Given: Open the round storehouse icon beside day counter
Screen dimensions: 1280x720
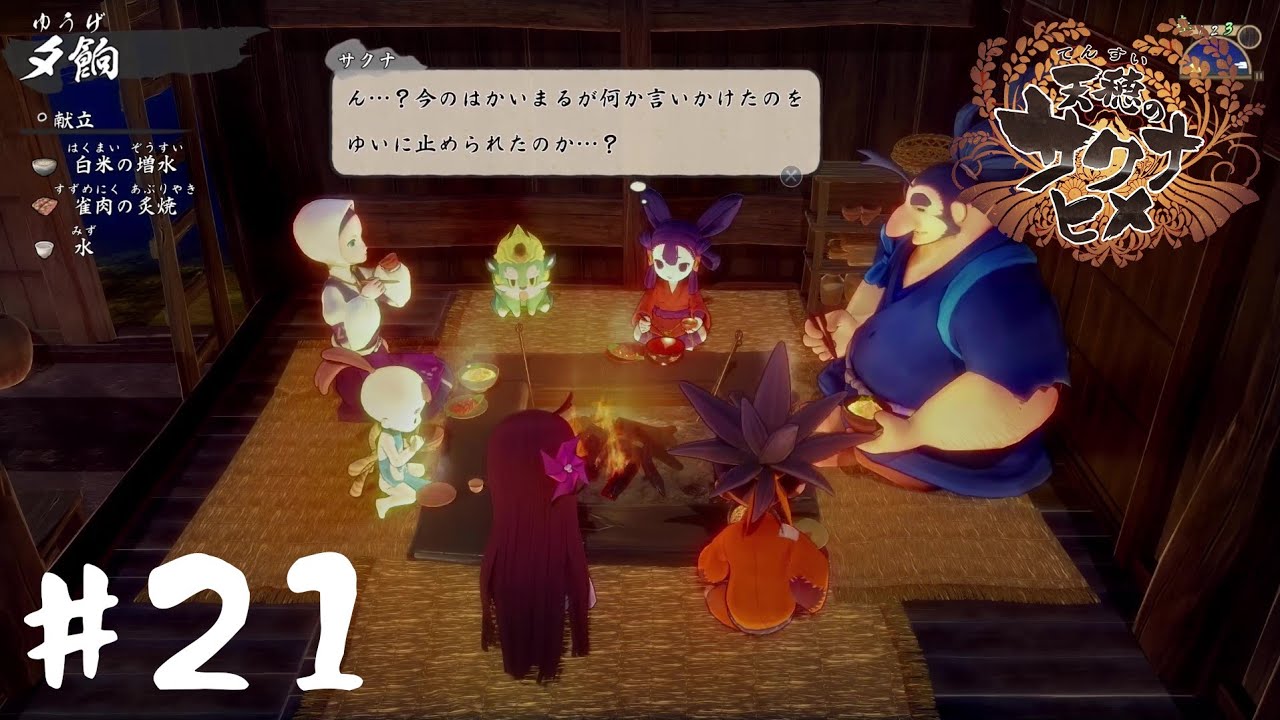Looking at the screenshot, I should [x=1248, y=37].
